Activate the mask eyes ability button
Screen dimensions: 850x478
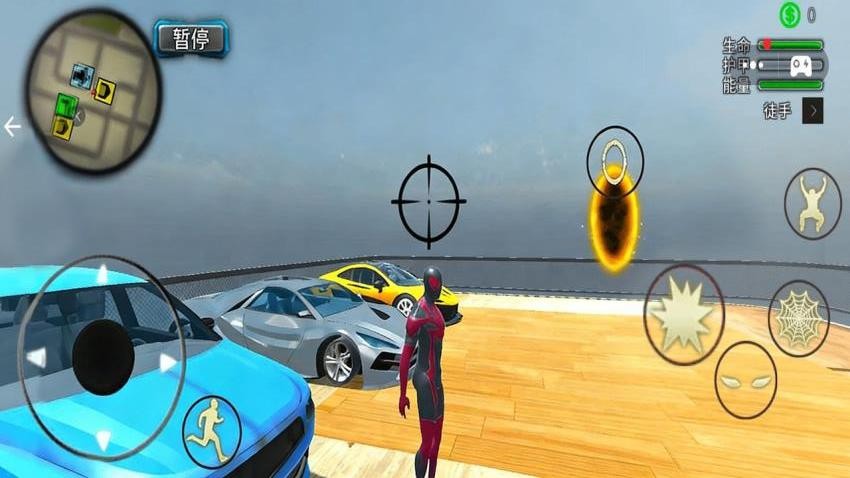pos(745,380)
